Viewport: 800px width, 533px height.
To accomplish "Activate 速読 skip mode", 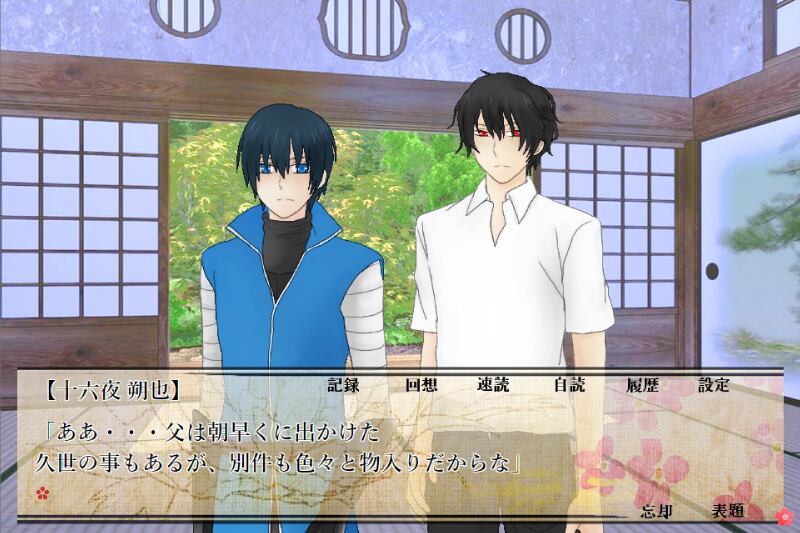I will point(494,385).
